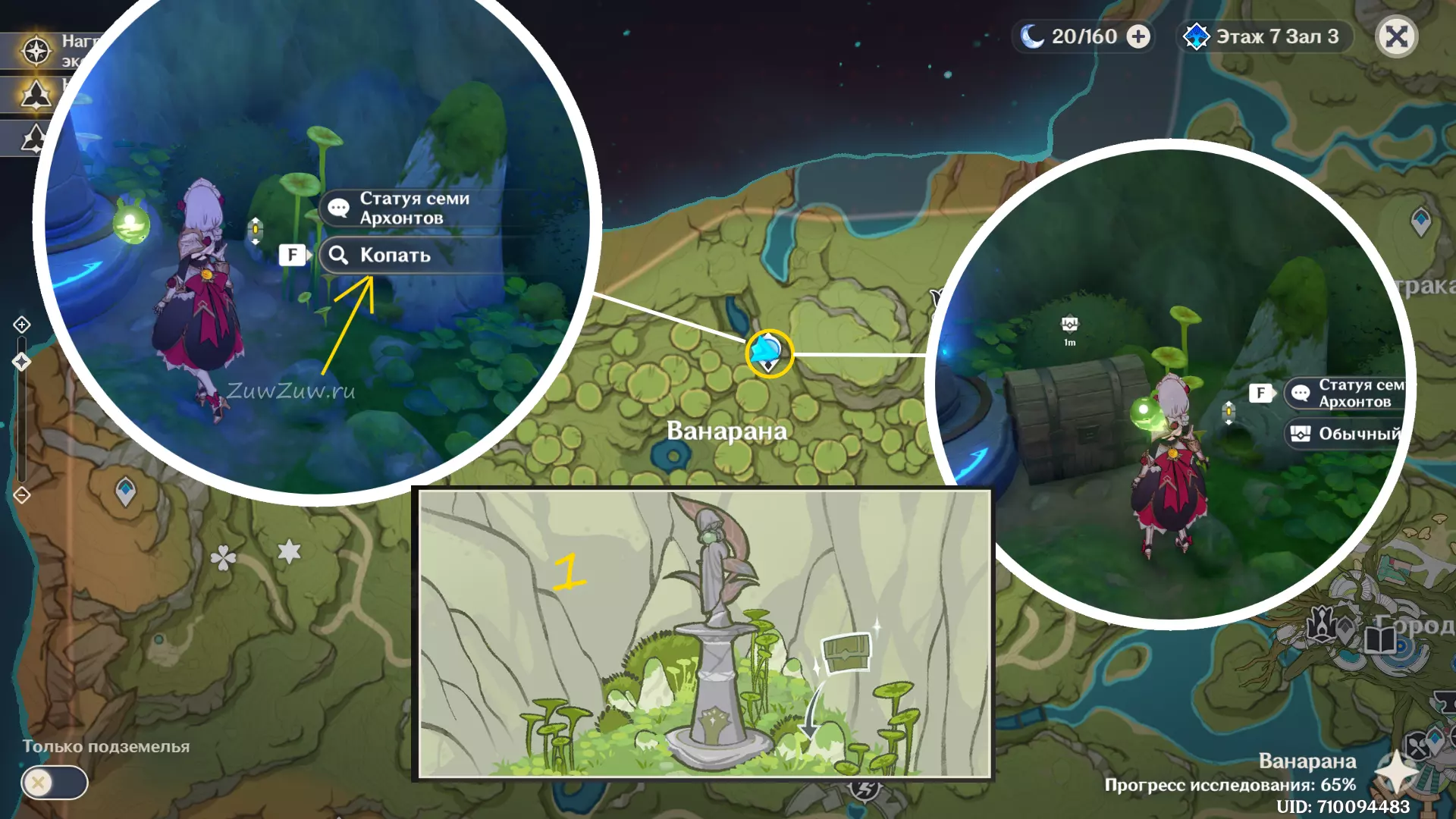Zoom out the map with the minus control
Screen dimensions: 1456x819
coord(22,495)
